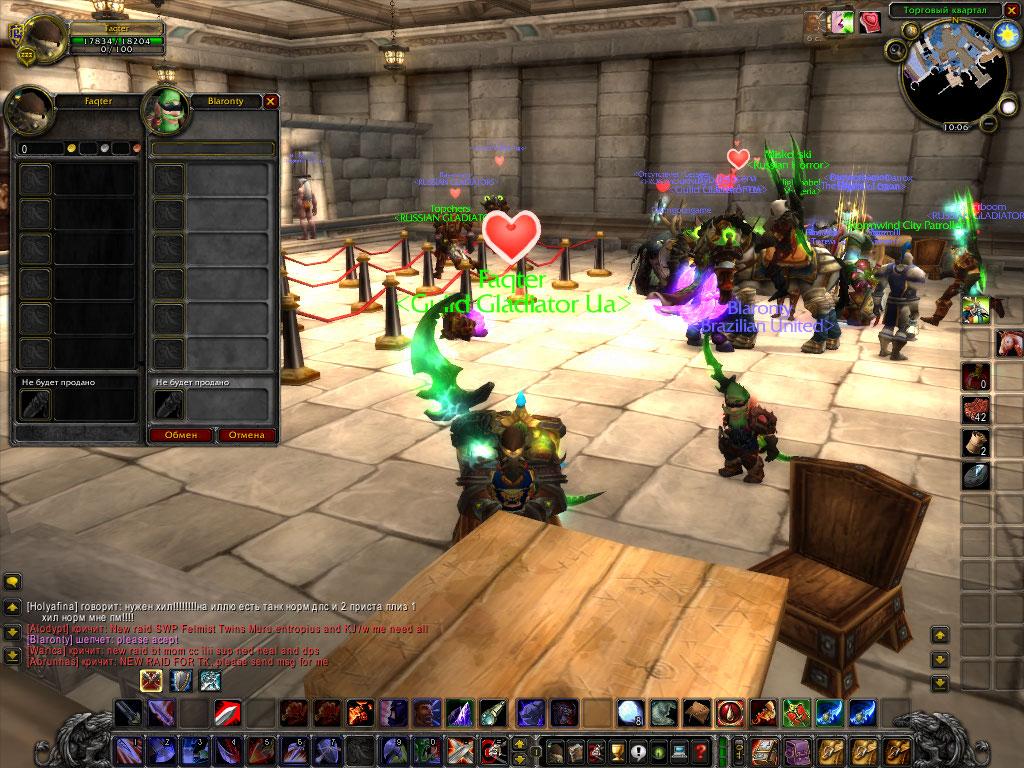Close the trade window with the X
This screenshot has height=768, width=1024.
point(270,101)
